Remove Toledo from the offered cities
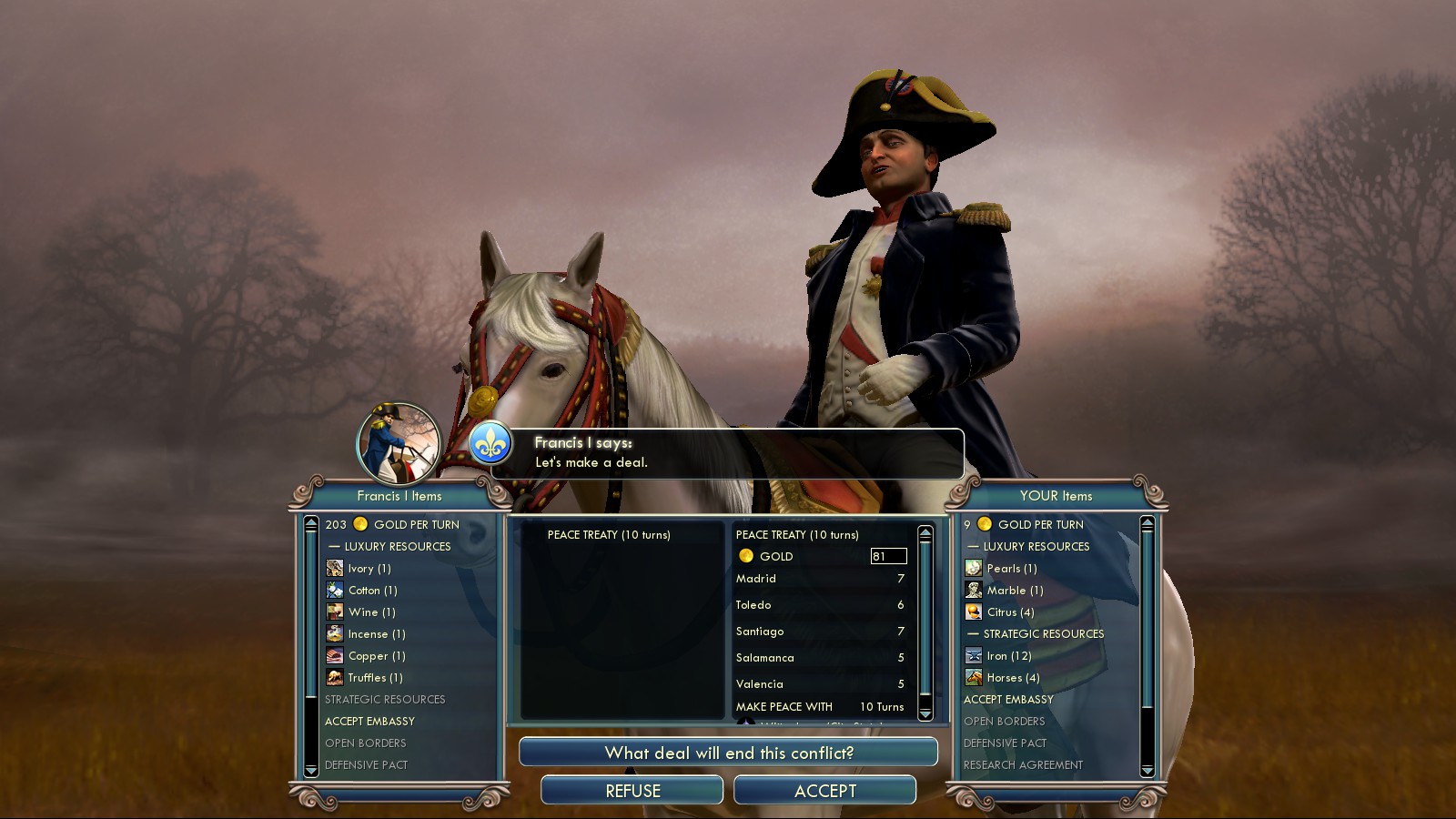1456x819 pixels. coord(753,605)
